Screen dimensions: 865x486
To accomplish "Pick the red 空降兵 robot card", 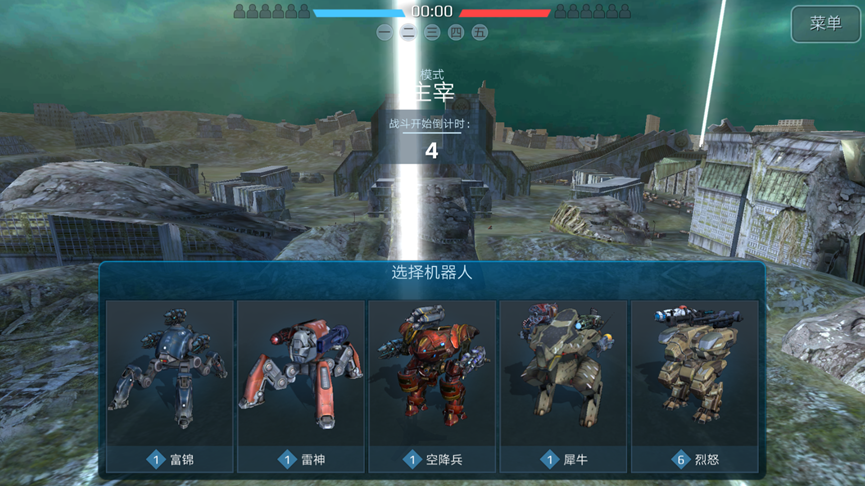I will (432, 385).
